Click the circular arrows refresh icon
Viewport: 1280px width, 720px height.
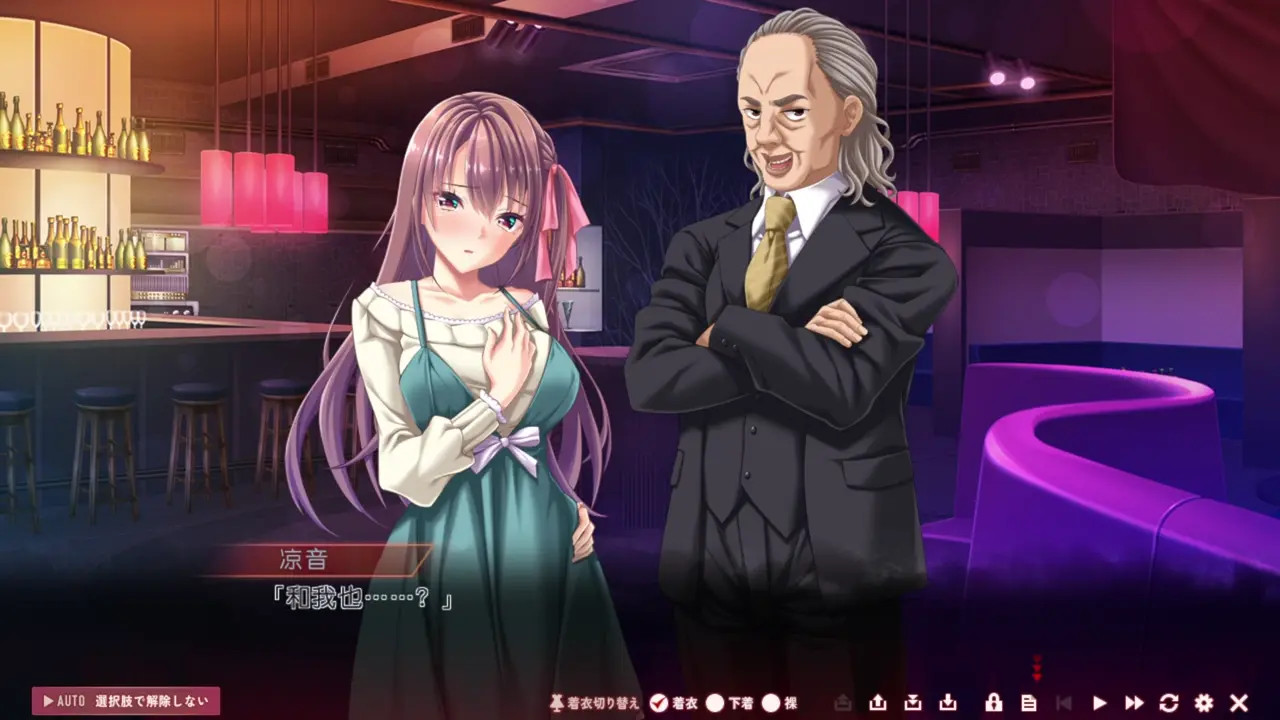coord(1168,703)
